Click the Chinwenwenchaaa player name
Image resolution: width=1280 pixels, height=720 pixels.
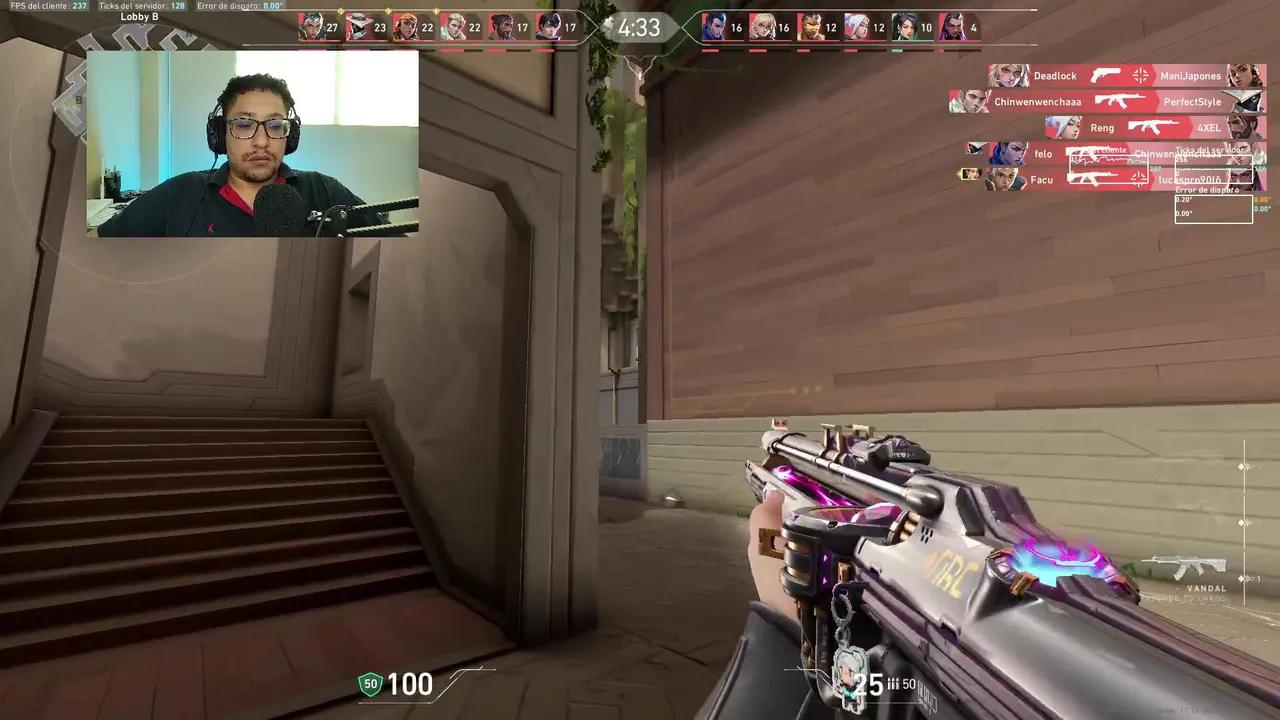click(1036, 101)
